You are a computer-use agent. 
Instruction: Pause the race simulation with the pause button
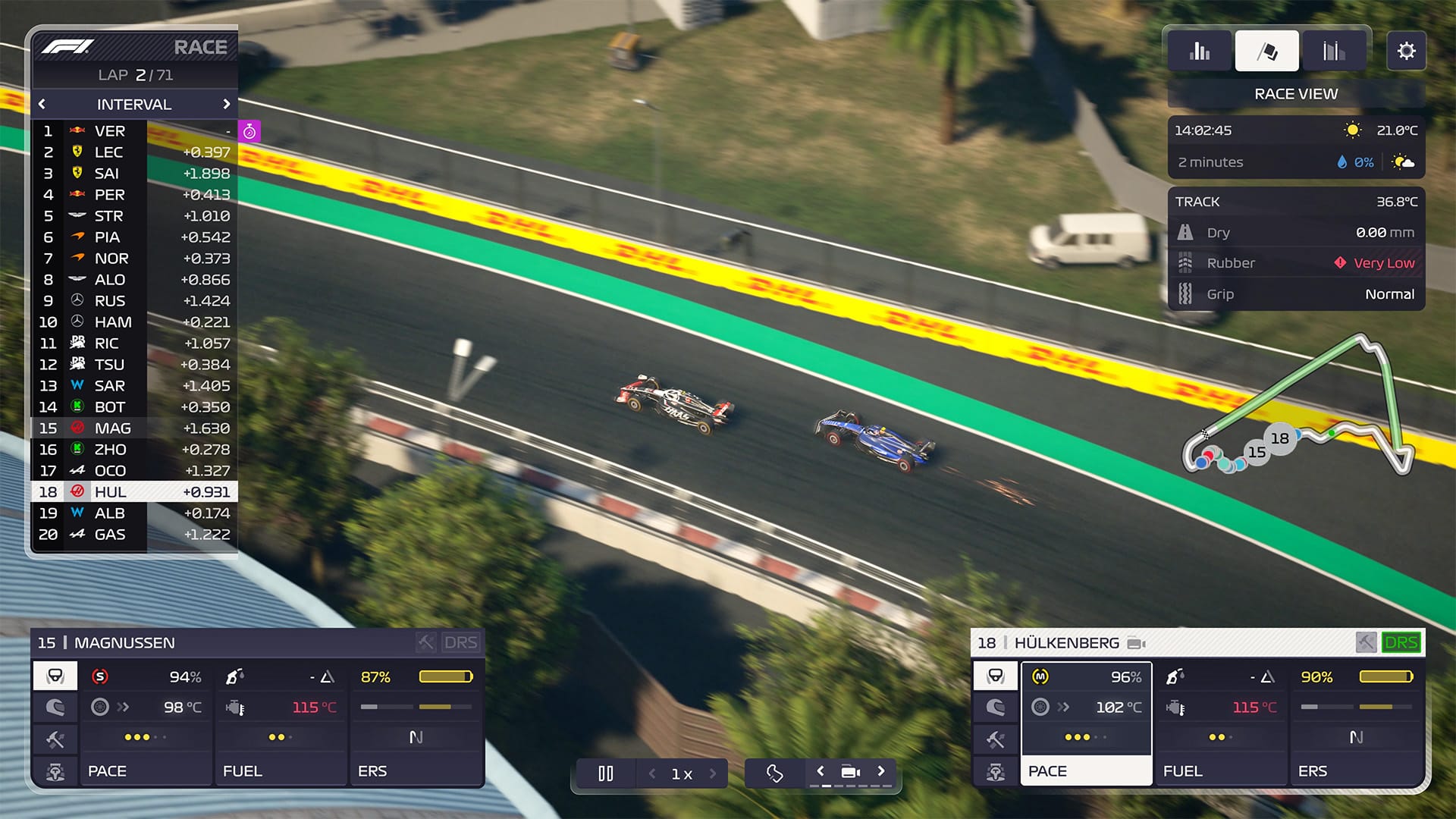[605, 773]
